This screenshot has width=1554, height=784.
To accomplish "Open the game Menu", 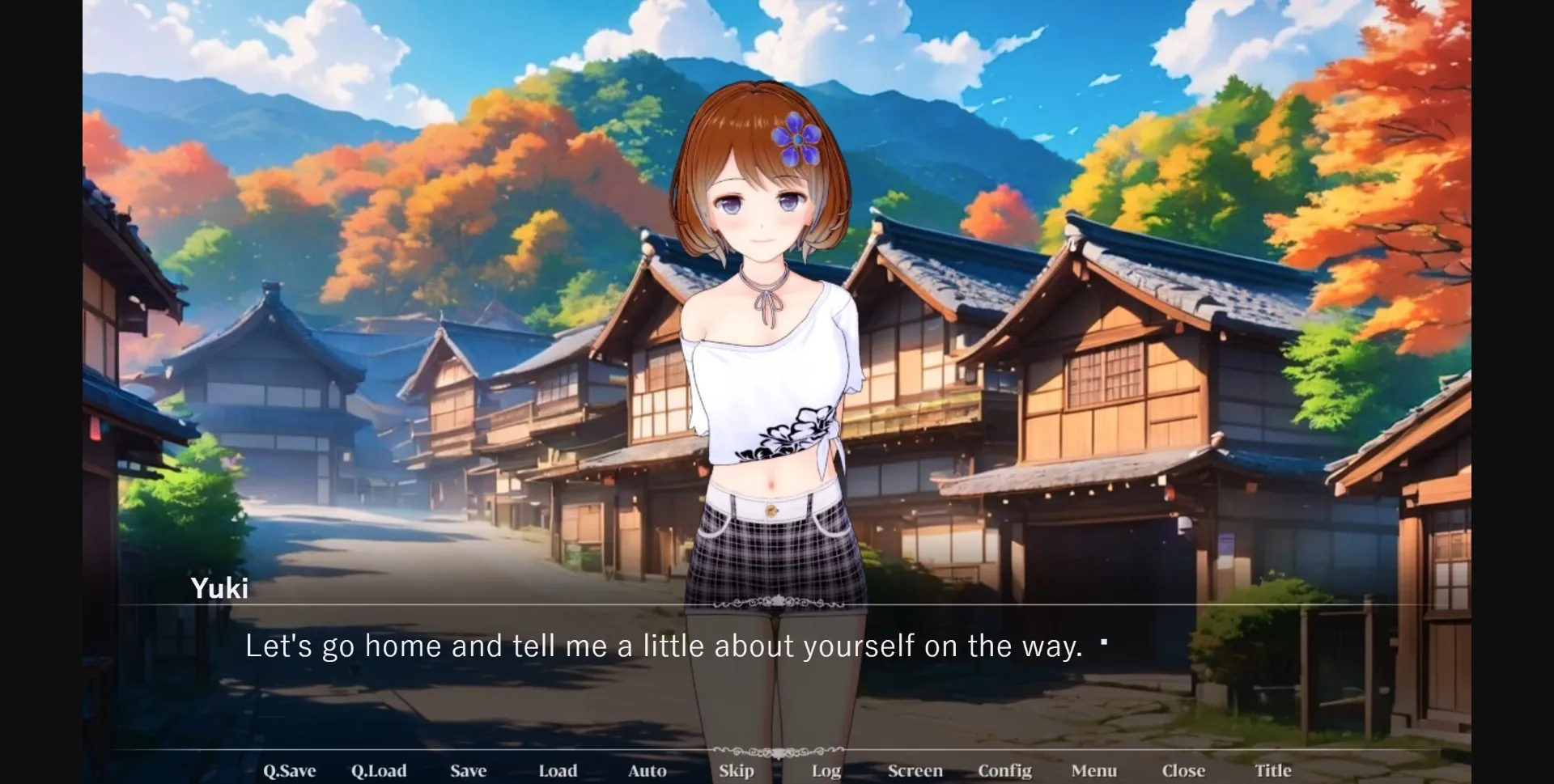I will click(x=1095, y=771).
